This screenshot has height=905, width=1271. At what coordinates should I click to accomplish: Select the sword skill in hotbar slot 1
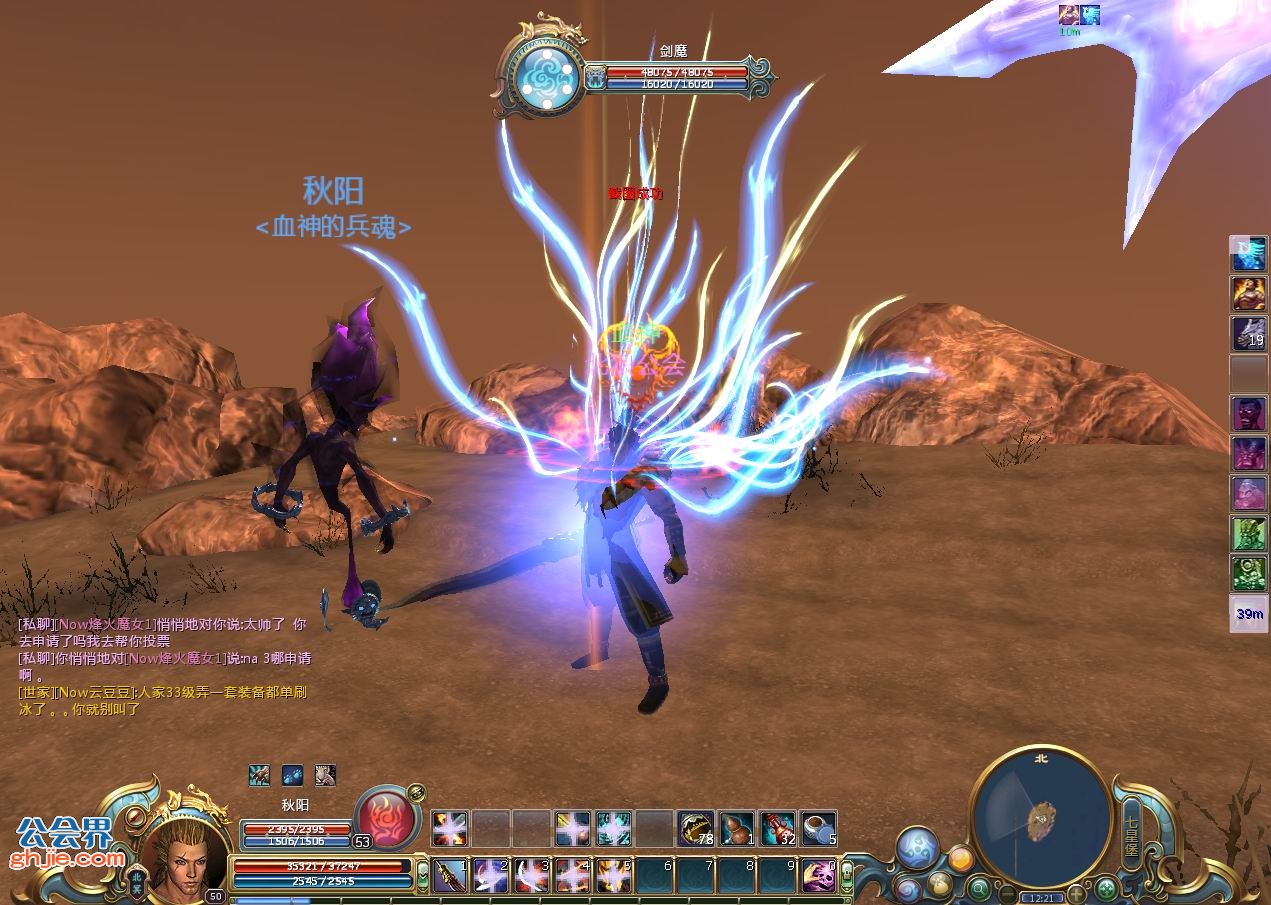tap(450, 875)
